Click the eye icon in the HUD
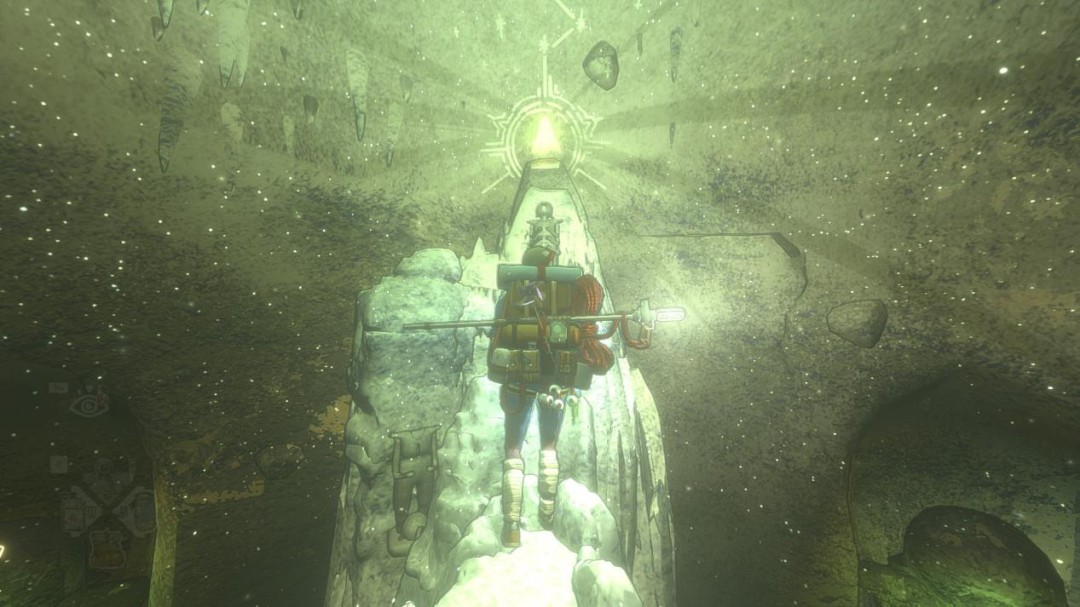Screen dimensions: 1080x607 89,404
